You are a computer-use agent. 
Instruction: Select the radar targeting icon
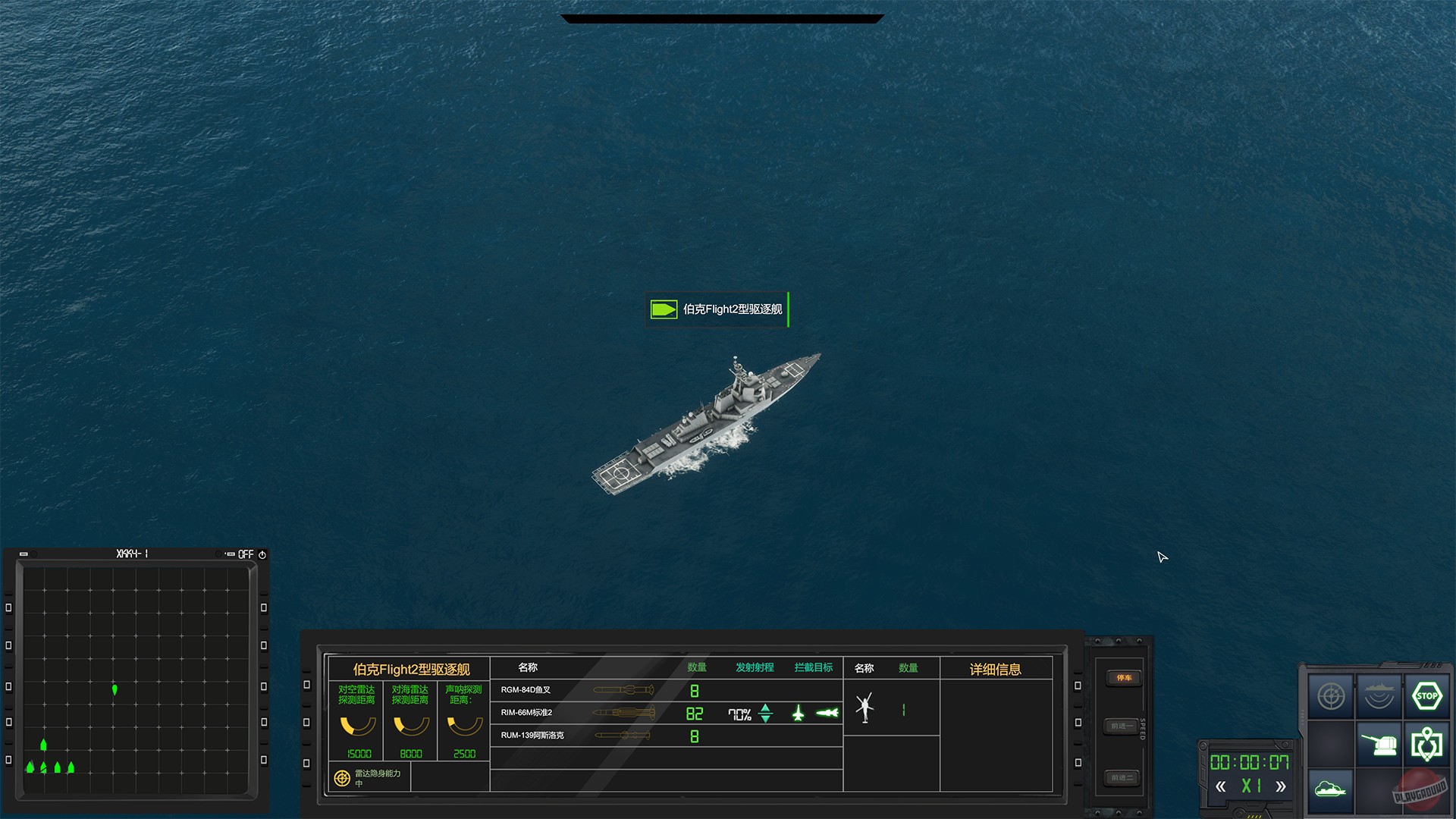pos(1331,695)
